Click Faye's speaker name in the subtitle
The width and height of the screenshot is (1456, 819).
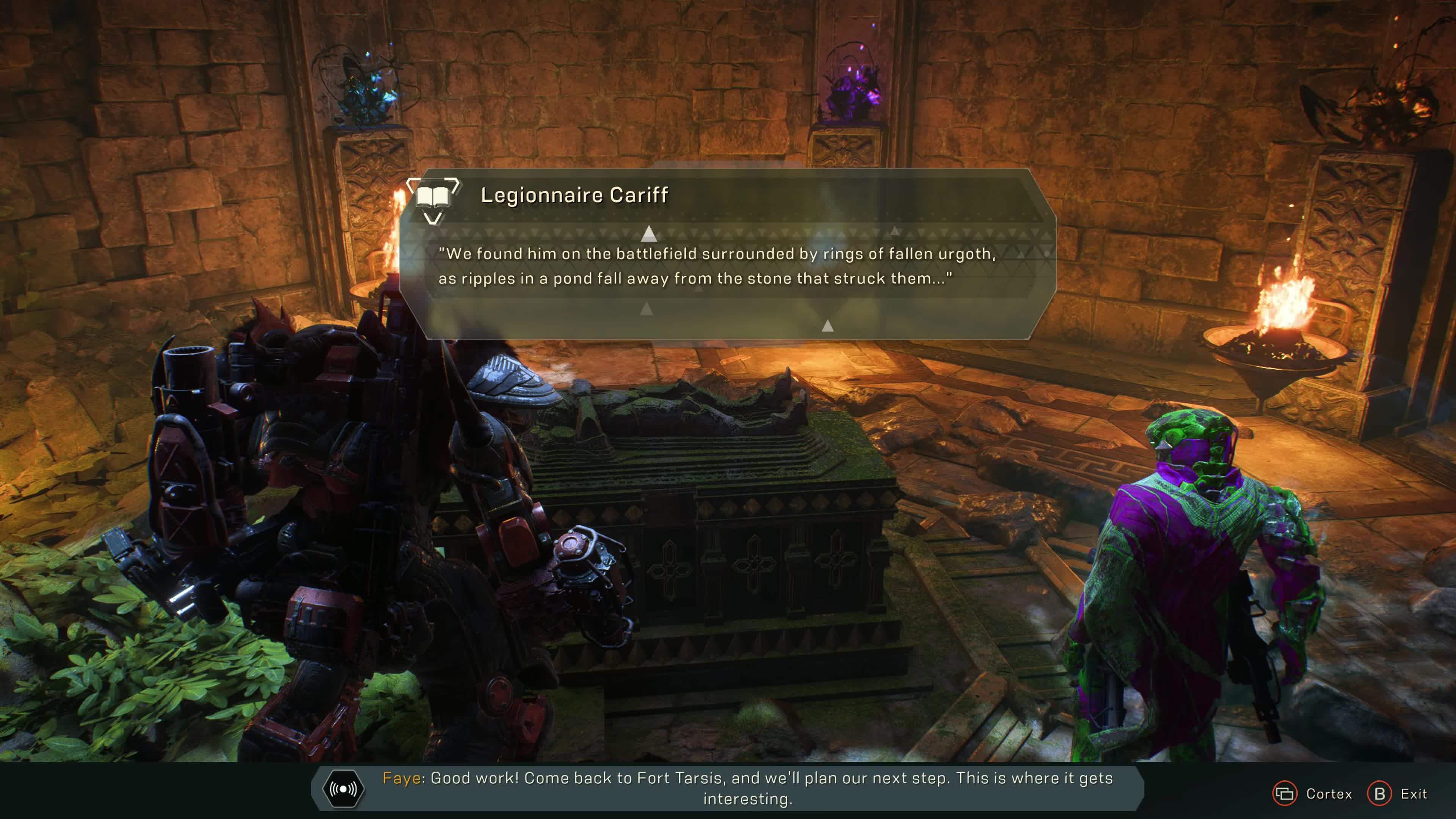(401, 778)
